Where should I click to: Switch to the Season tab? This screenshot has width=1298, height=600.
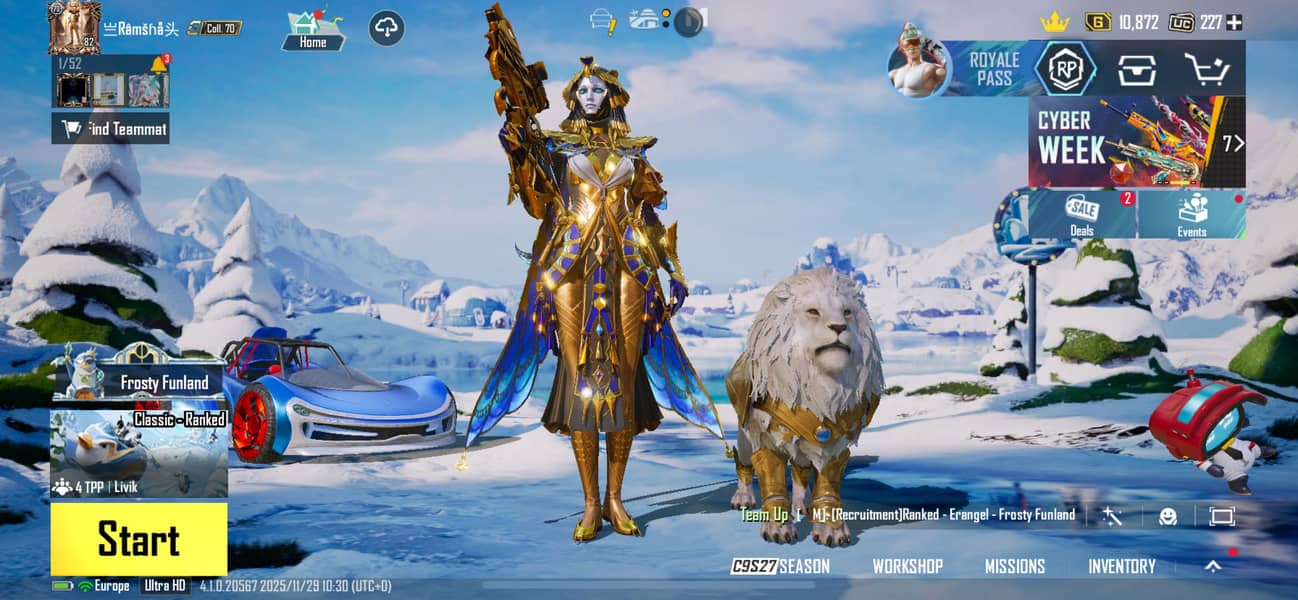coord(781,566)
